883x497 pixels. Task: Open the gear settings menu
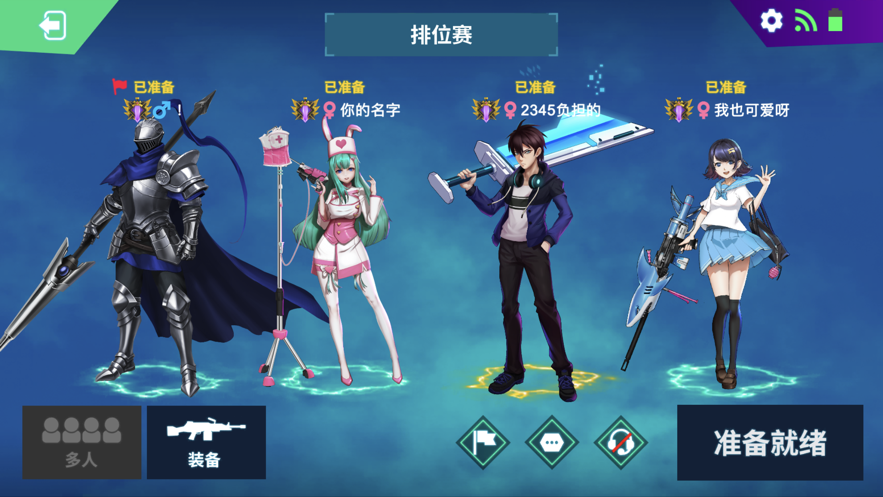pyautogui.click(x=771, y=20)
